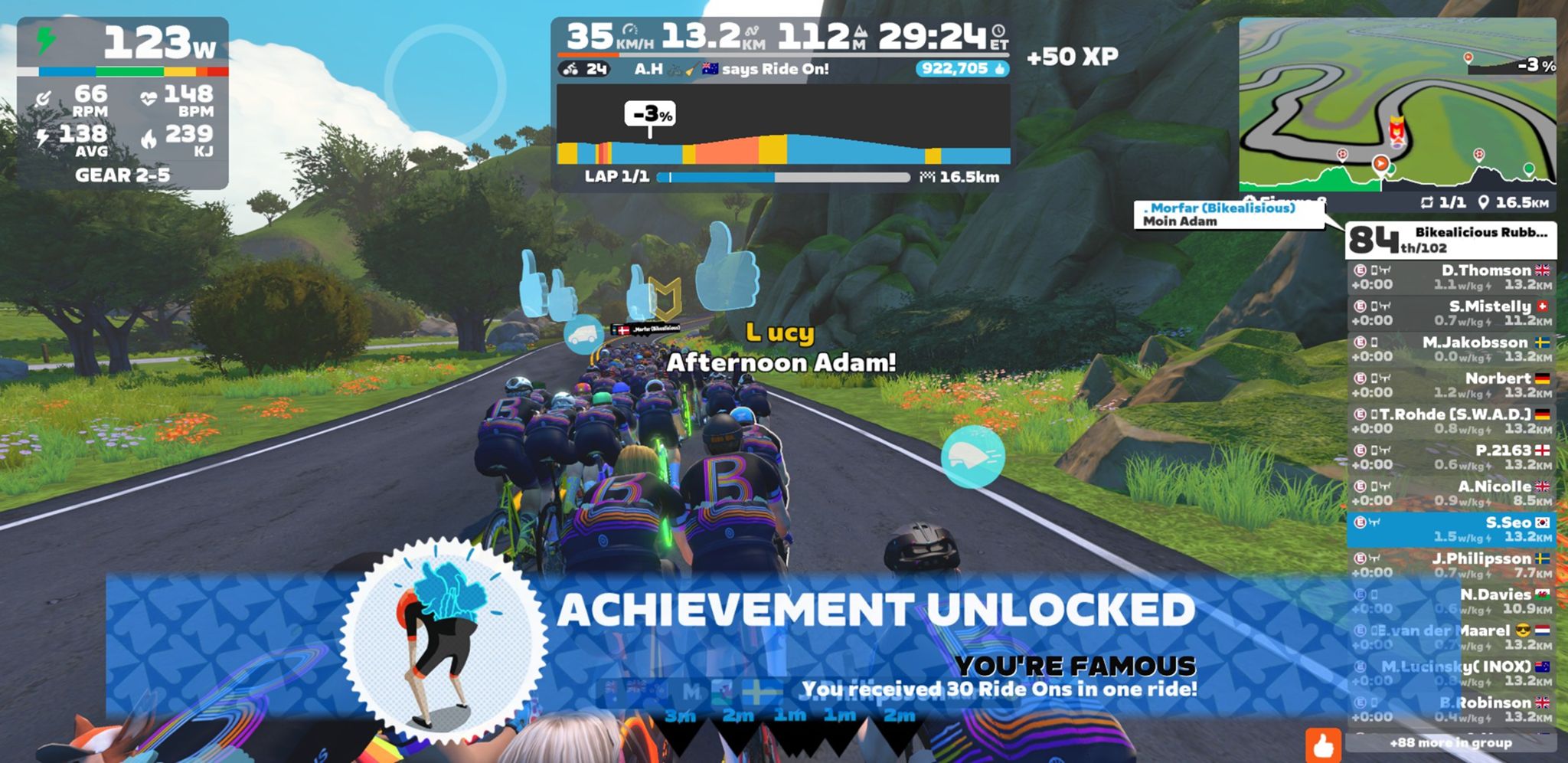This screenshot has height=763, width=1568.
Task: Give a Ride On with the orange thumbs-up button
Action: click(1323, 745)
